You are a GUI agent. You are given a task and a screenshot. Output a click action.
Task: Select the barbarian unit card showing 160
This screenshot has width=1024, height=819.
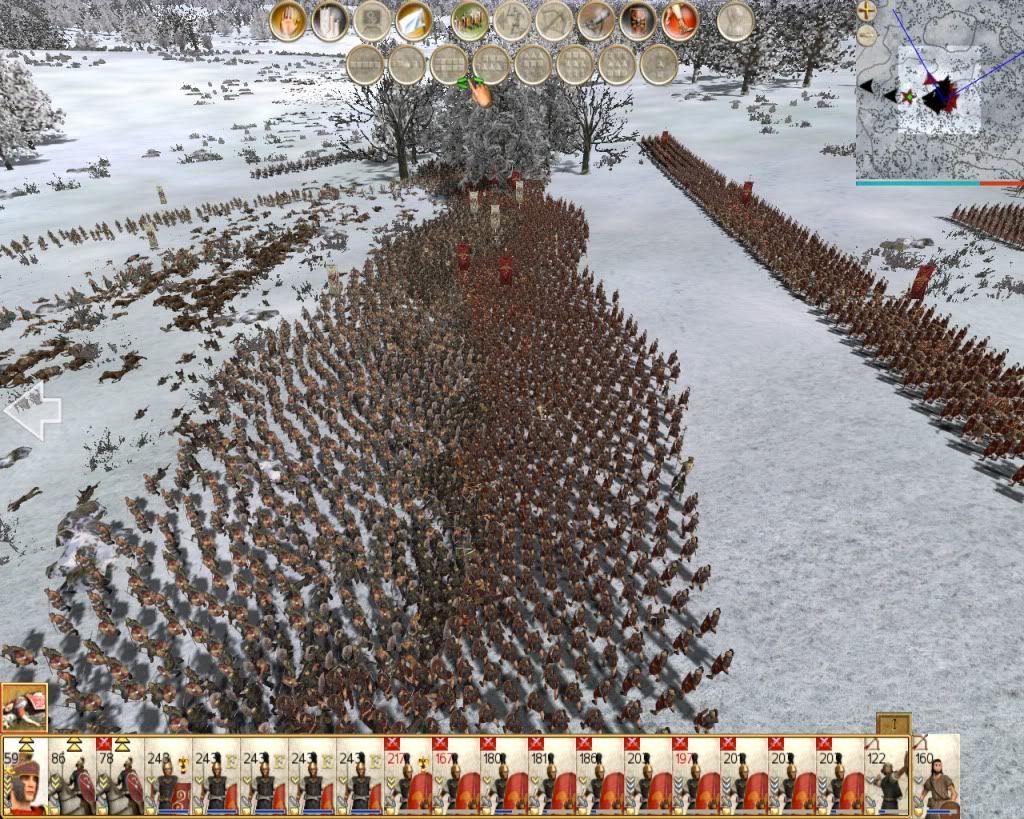click(936, 775)
